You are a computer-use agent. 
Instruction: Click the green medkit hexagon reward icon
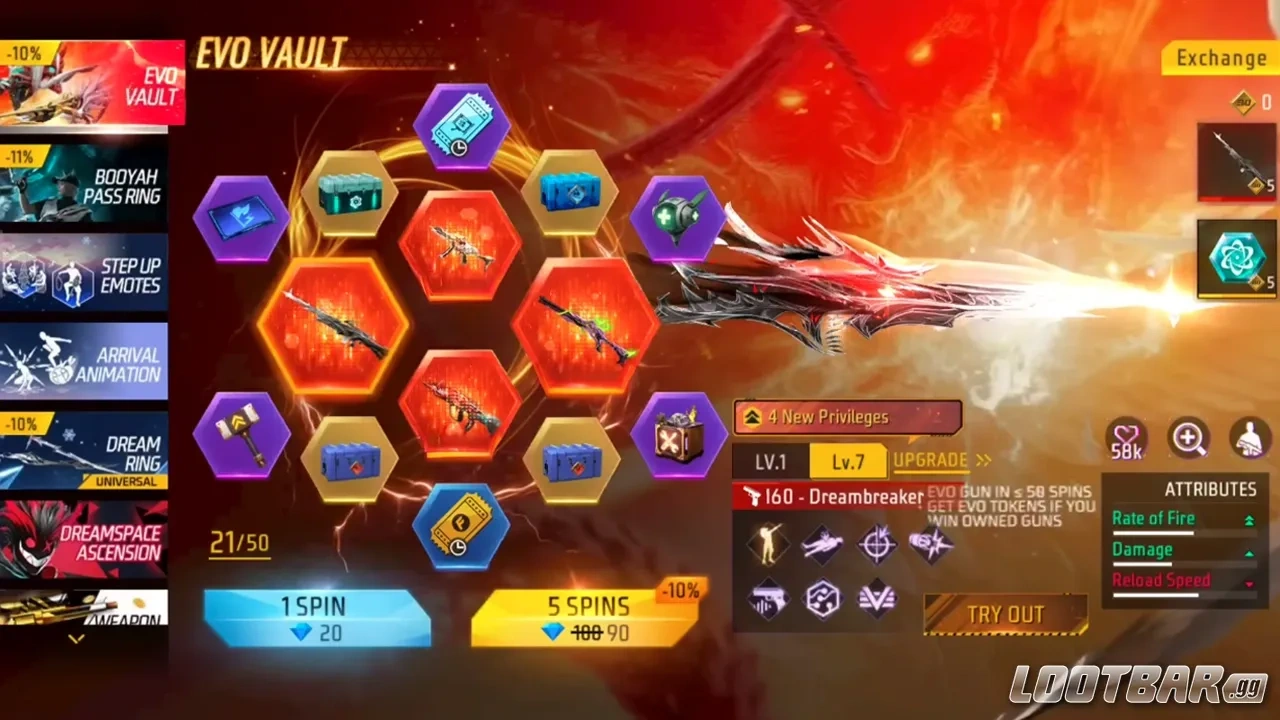pos(680,217)
